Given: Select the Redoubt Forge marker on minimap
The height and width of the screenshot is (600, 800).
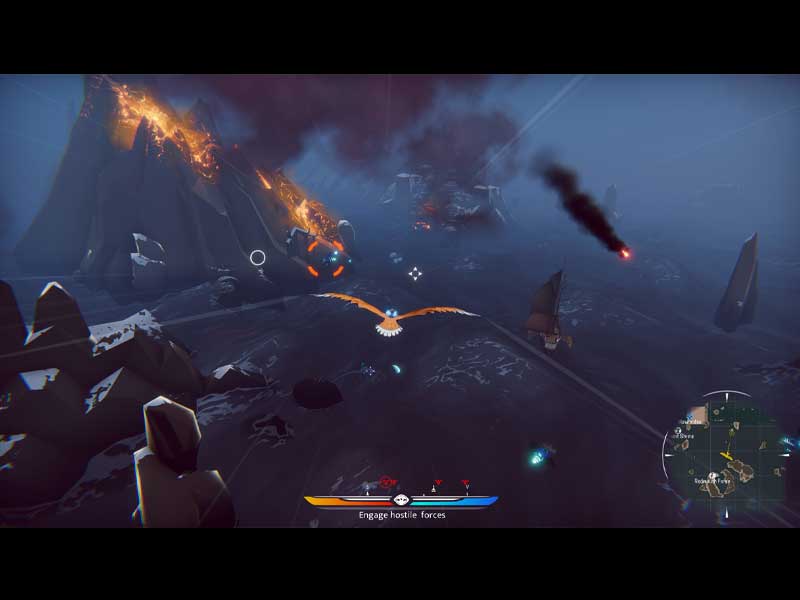Looking at the screenshot, I should (711, 477).
